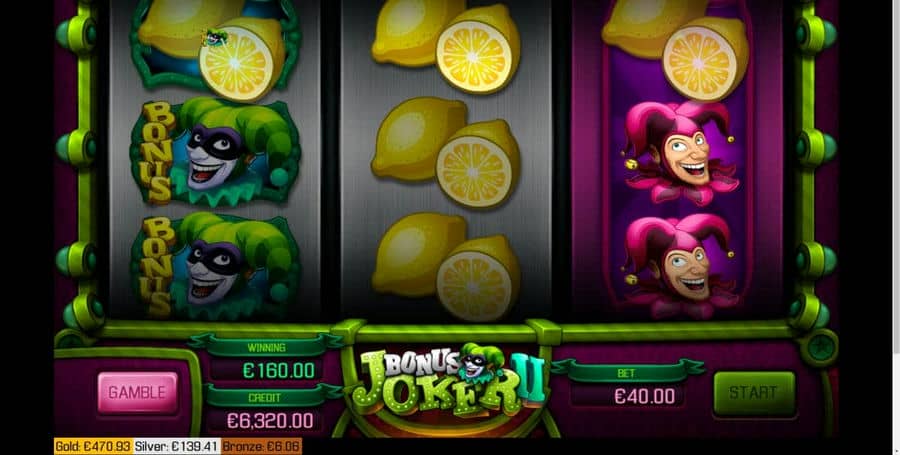Screen dimensions: 900x455
Task: Spin the reels with the START button
Action: pos(753,393)
